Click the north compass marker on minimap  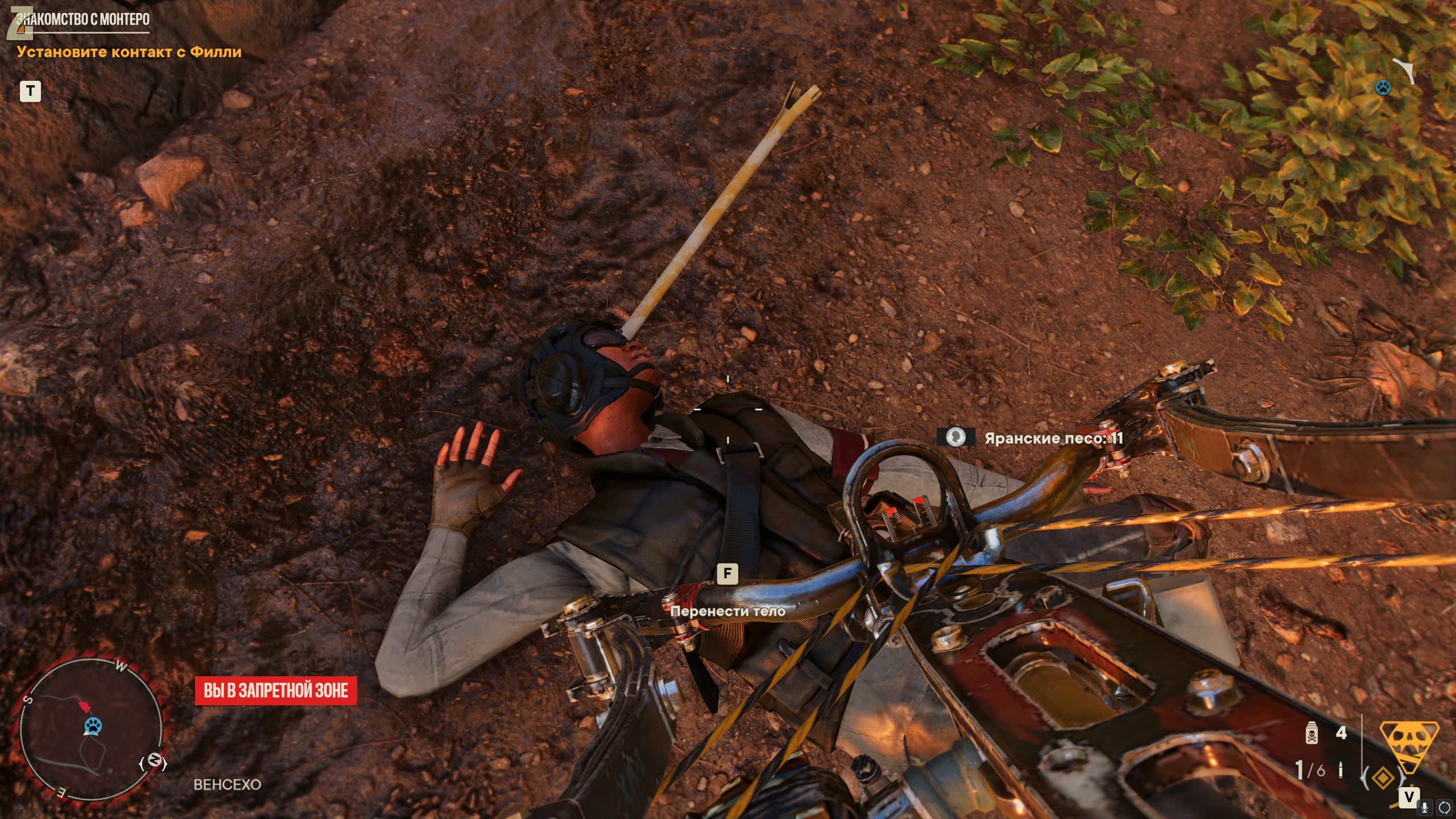pyautogui.click(x=154, y=761)
